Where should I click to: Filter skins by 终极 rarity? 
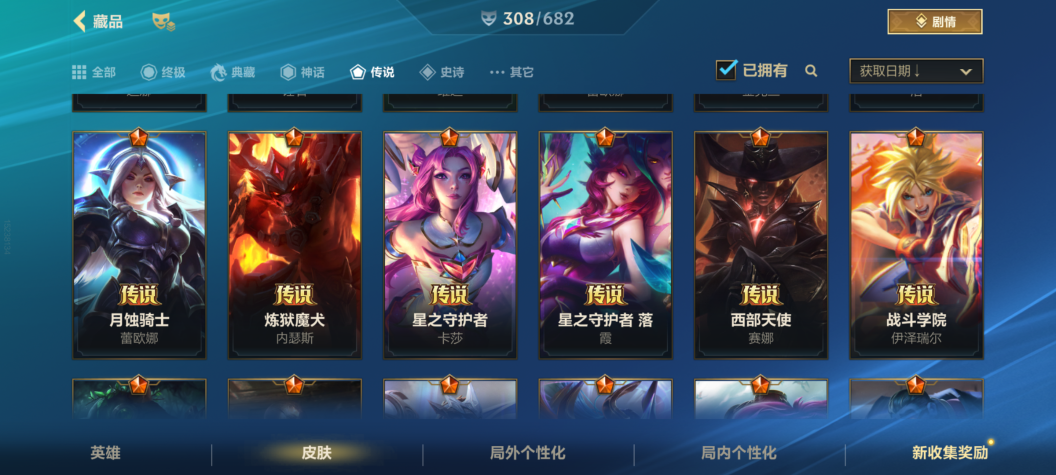coord(164,72)
